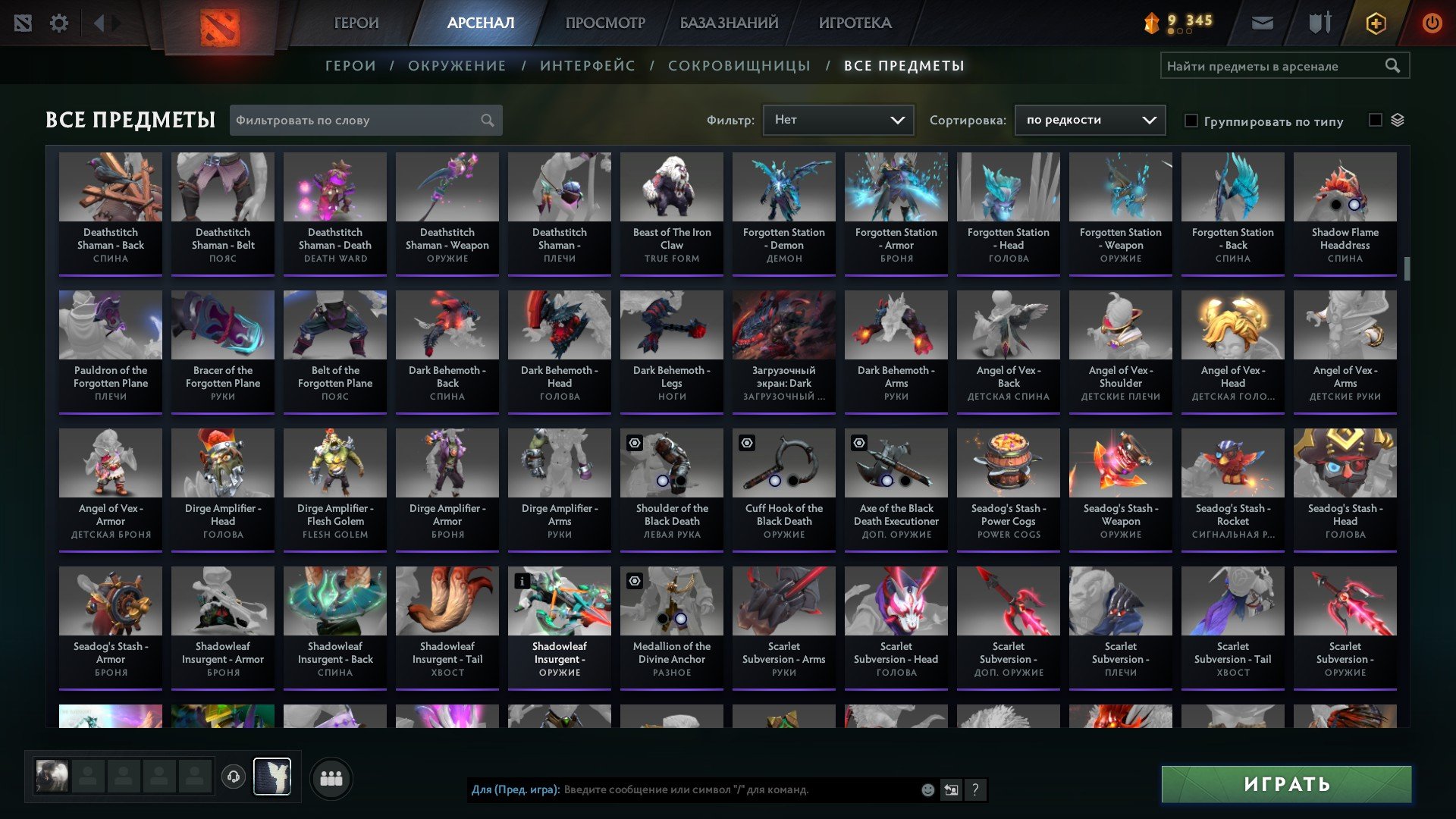The height and width of the screenshot is (819, 1456).
Task: Open the friends list icon near chat bar
Action: pyautogui.click(x=330, y=777)
